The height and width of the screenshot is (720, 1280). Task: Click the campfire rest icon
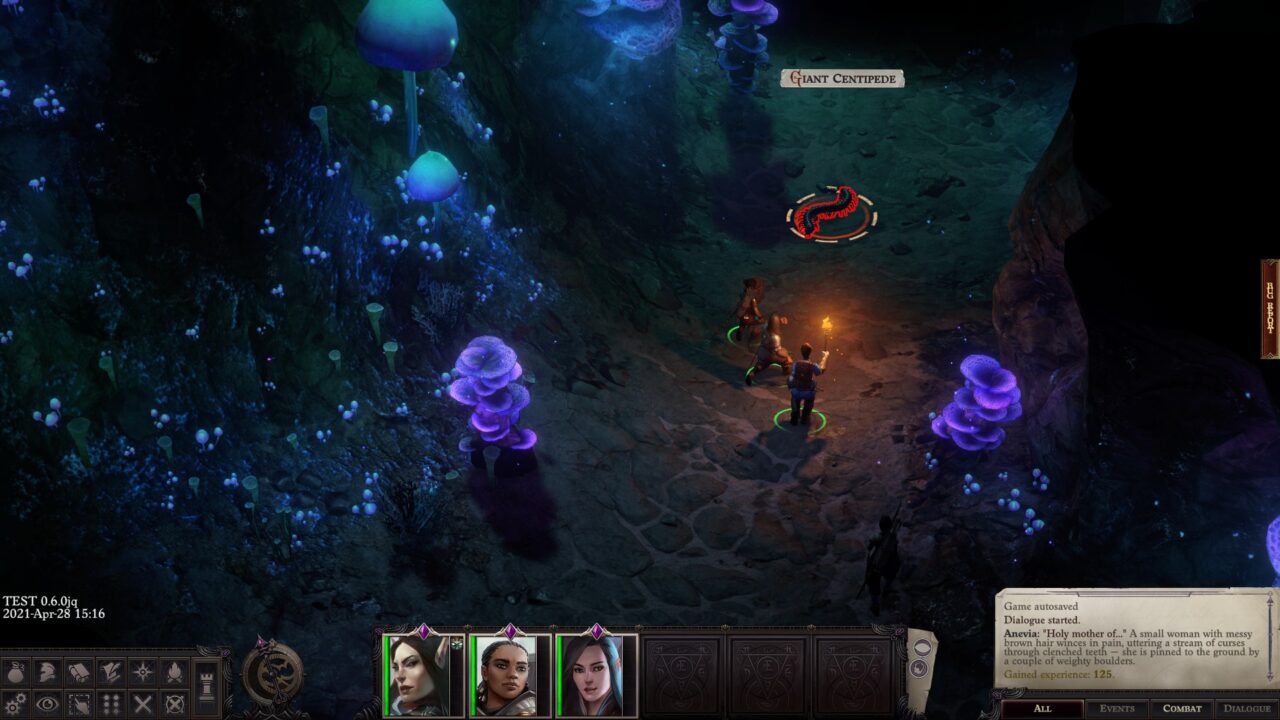[174, 672]
